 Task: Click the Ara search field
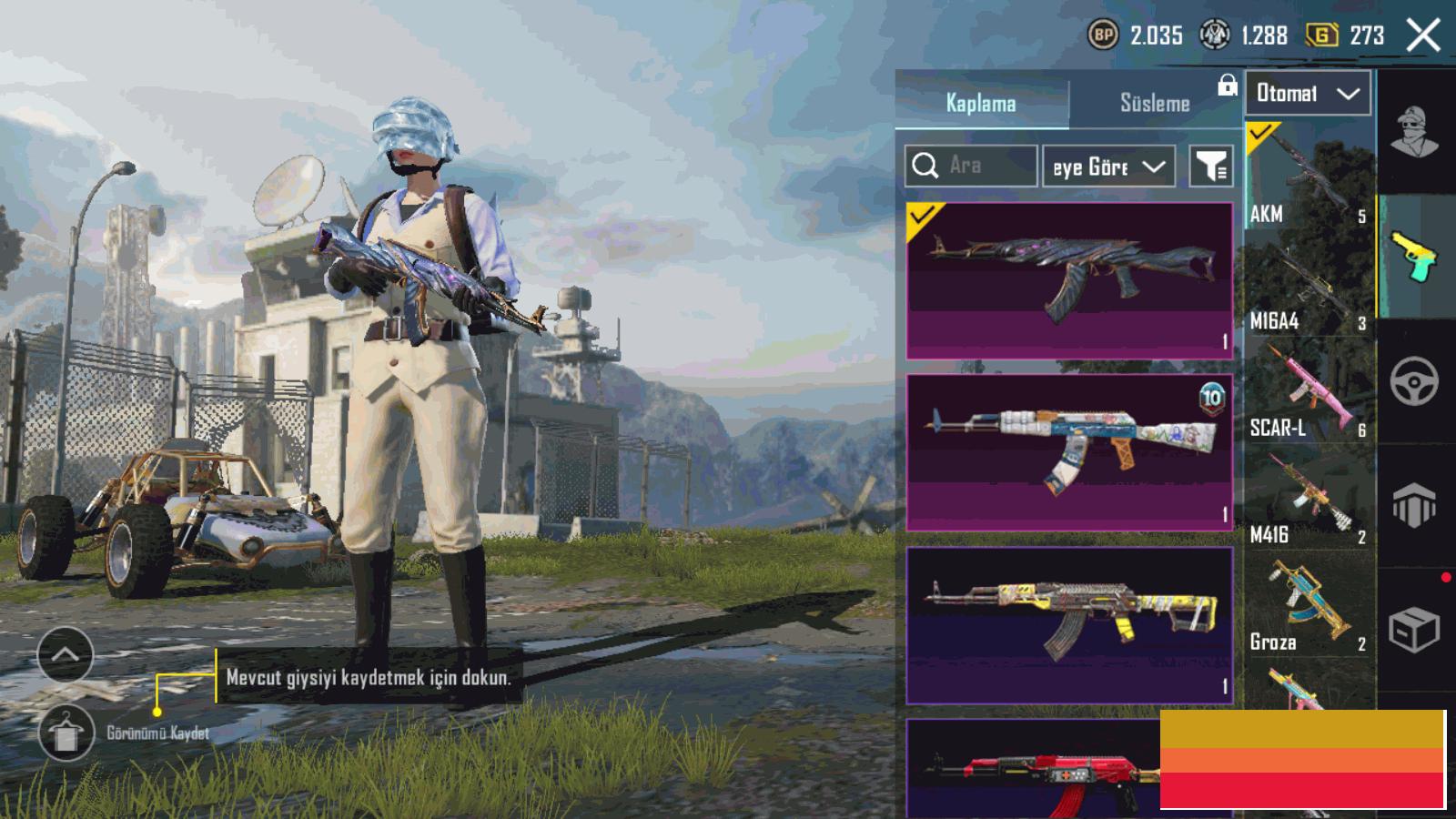[971, 166]
